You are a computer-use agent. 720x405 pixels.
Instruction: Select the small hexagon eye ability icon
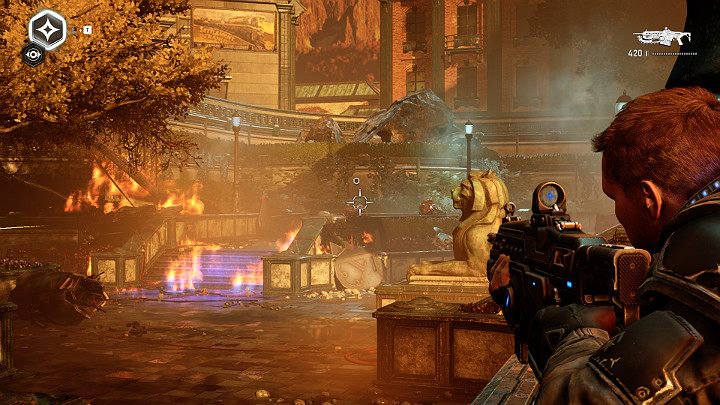point(34,56)
